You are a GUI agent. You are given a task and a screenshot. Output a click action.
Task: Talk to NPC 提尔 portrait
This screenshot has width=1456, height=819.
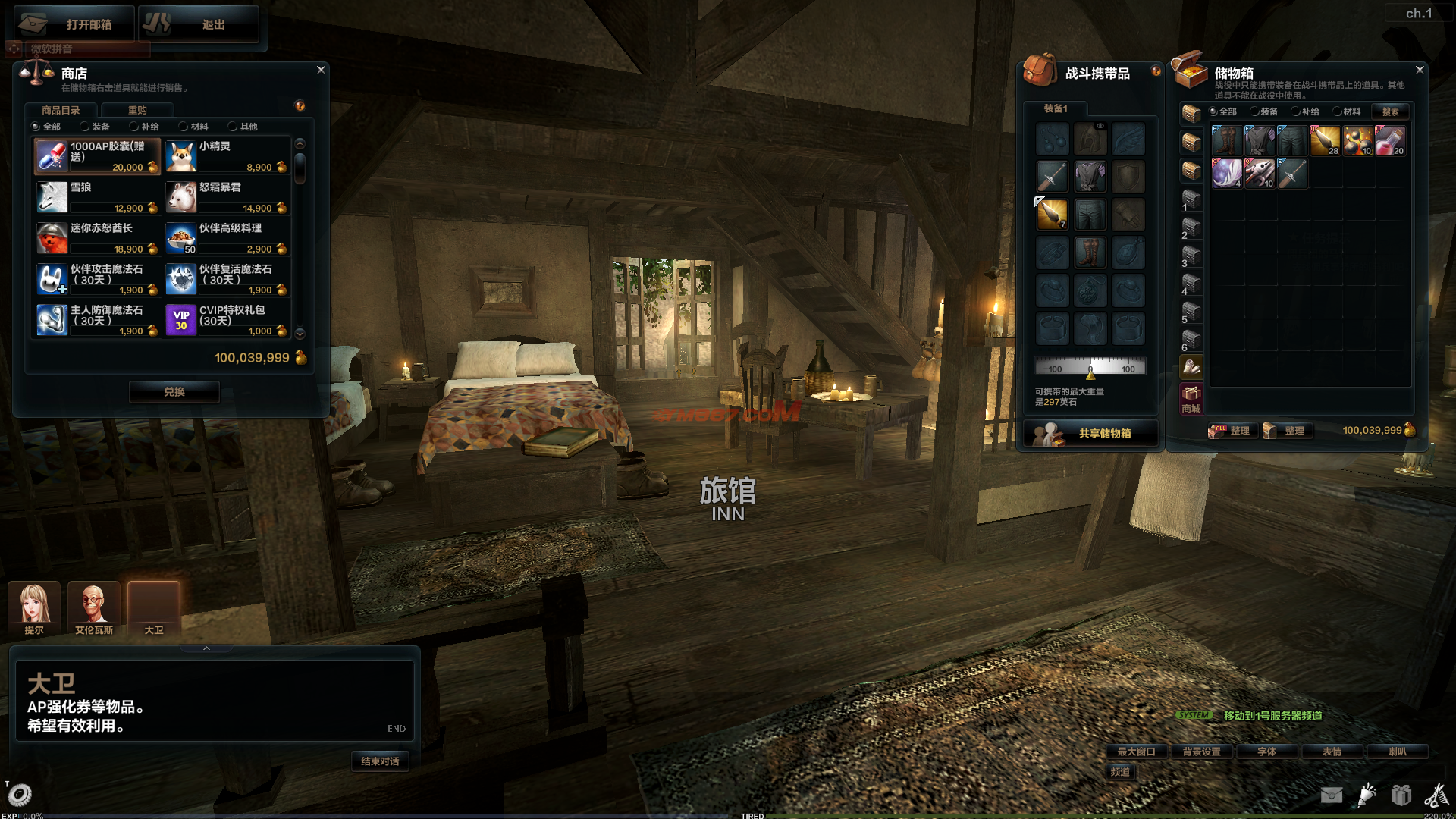click(34, 607)
